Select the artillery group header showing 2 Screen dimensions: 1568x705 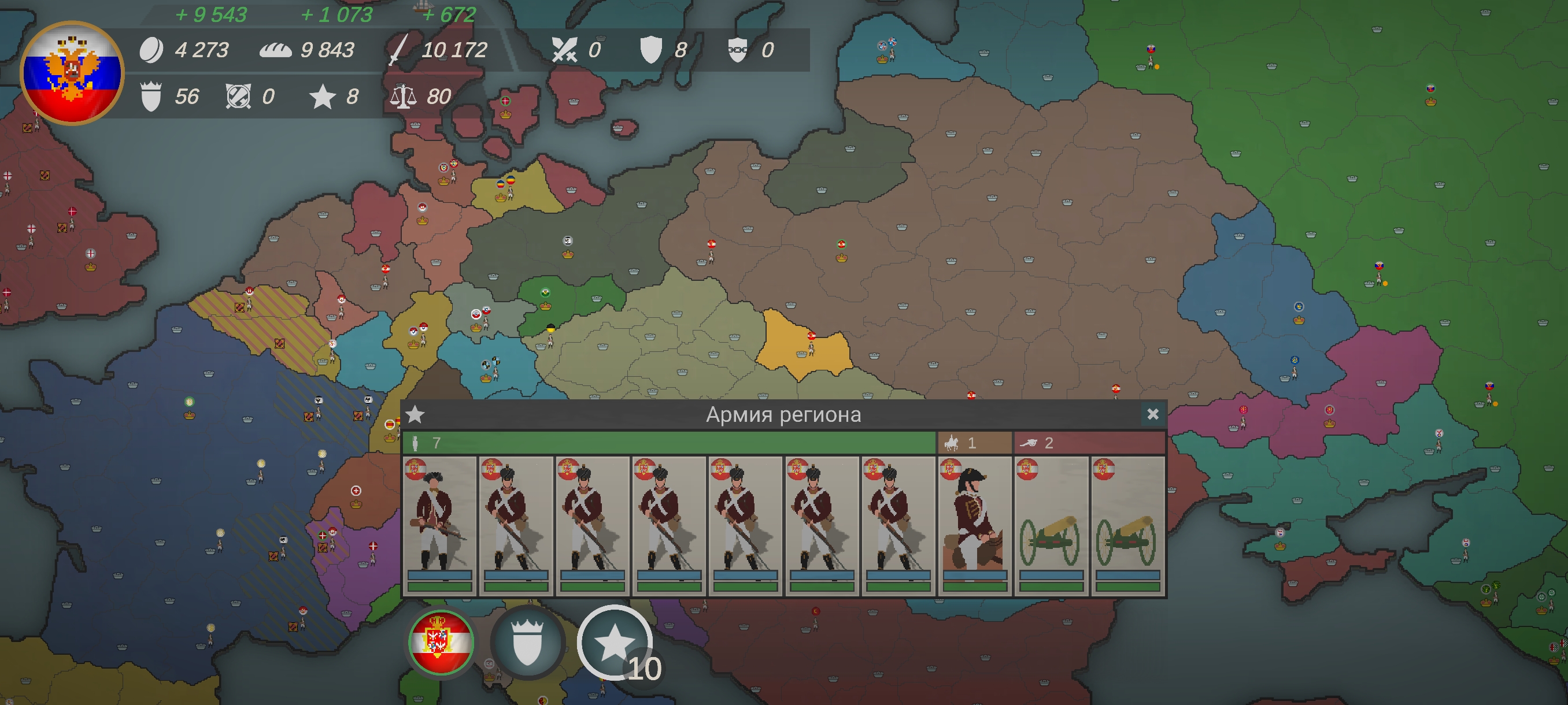coord(1089,443)
